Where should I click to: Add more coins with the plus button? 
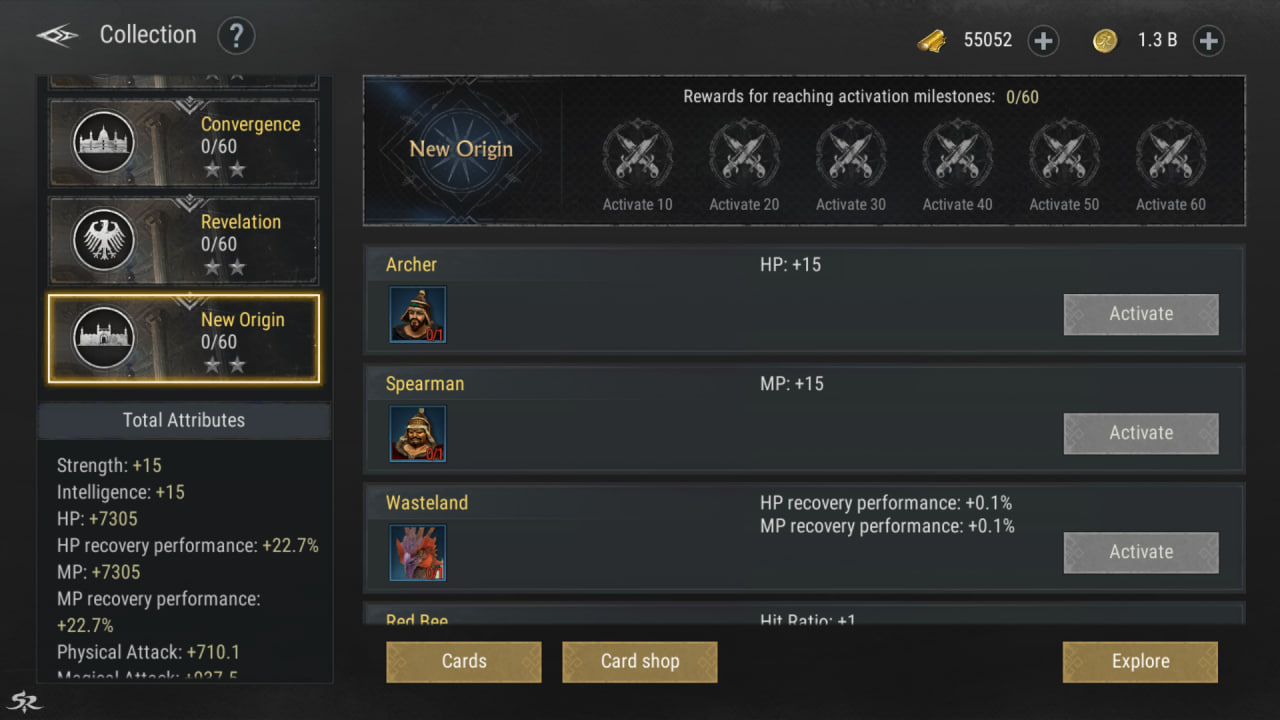(x=1208, y=41)
